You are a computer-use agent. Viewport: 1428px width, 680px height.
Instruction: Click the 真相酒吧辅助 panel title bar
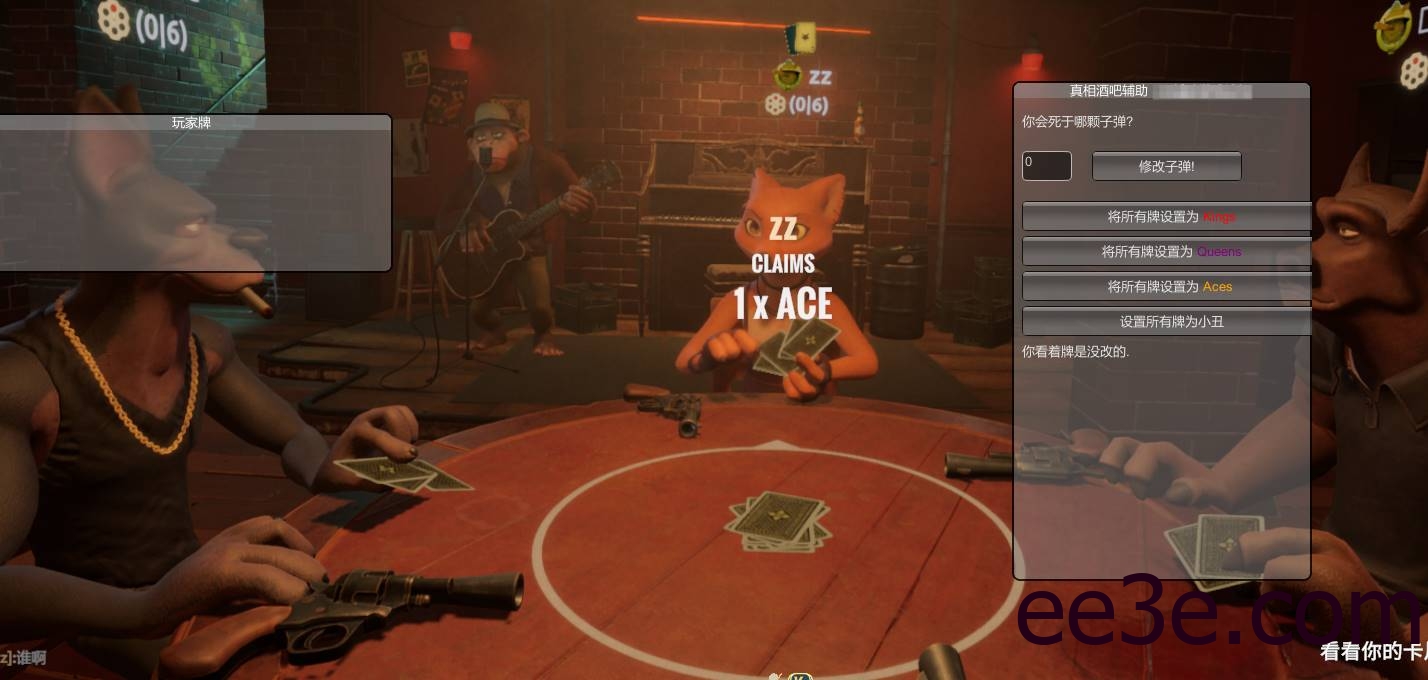tap(1108, 91)
